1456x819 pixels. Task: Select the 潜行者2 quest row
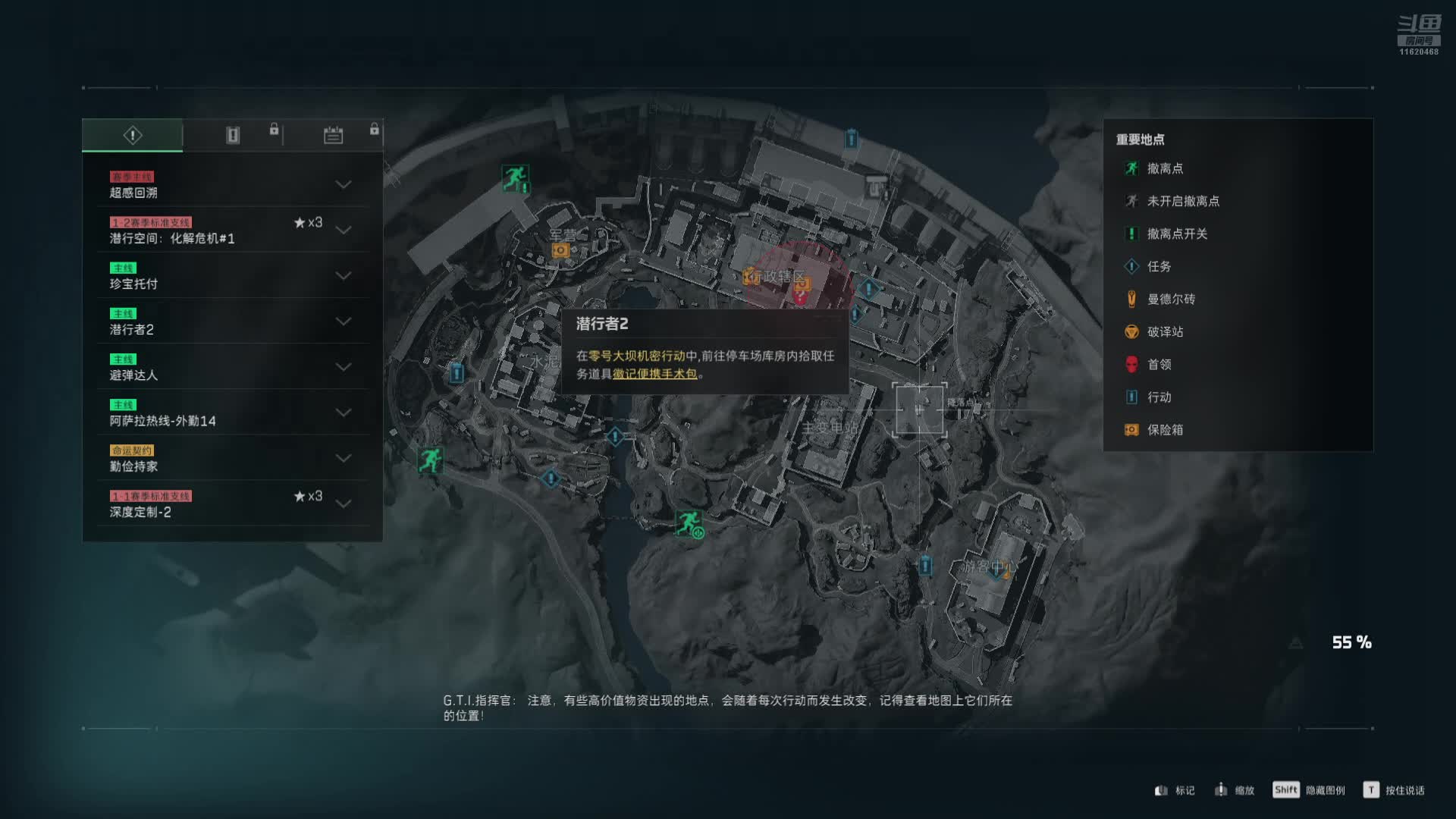point(227,322)
